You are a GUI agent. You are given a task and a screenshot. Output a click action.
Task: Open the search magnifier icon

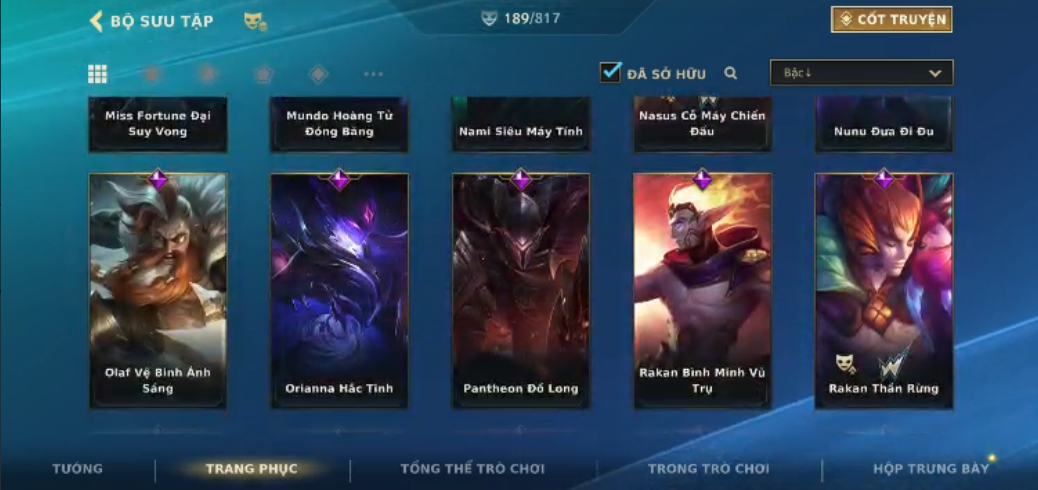(731, 73)
